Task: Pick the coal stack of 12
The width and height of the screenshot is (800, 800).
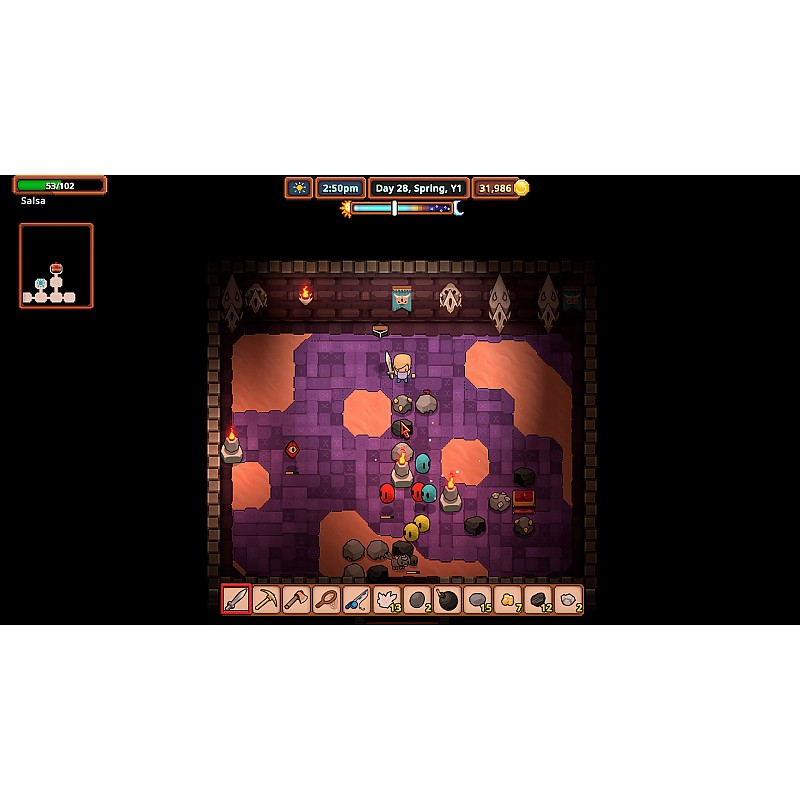Action: click(x=538, y=600)
